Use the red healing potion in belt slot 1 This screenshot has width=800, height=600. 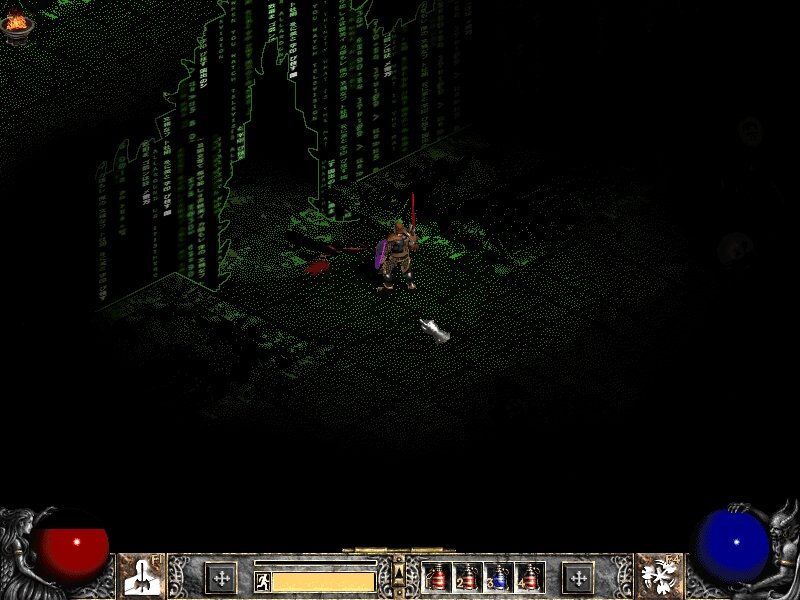[438, 577]
